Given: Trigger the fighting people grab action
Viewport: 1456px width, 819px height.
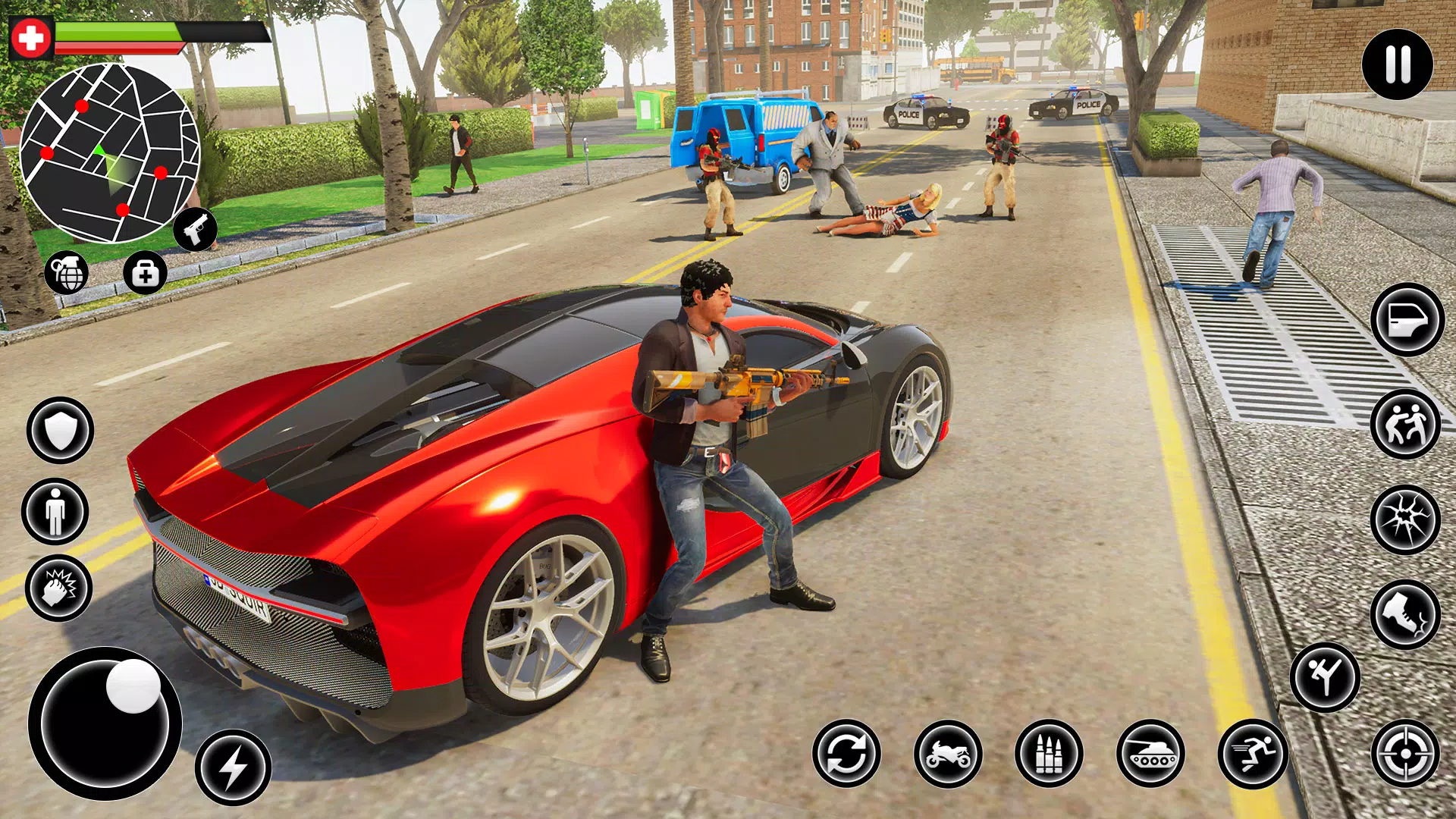Looking at the screenshot, I should 1405,424.
